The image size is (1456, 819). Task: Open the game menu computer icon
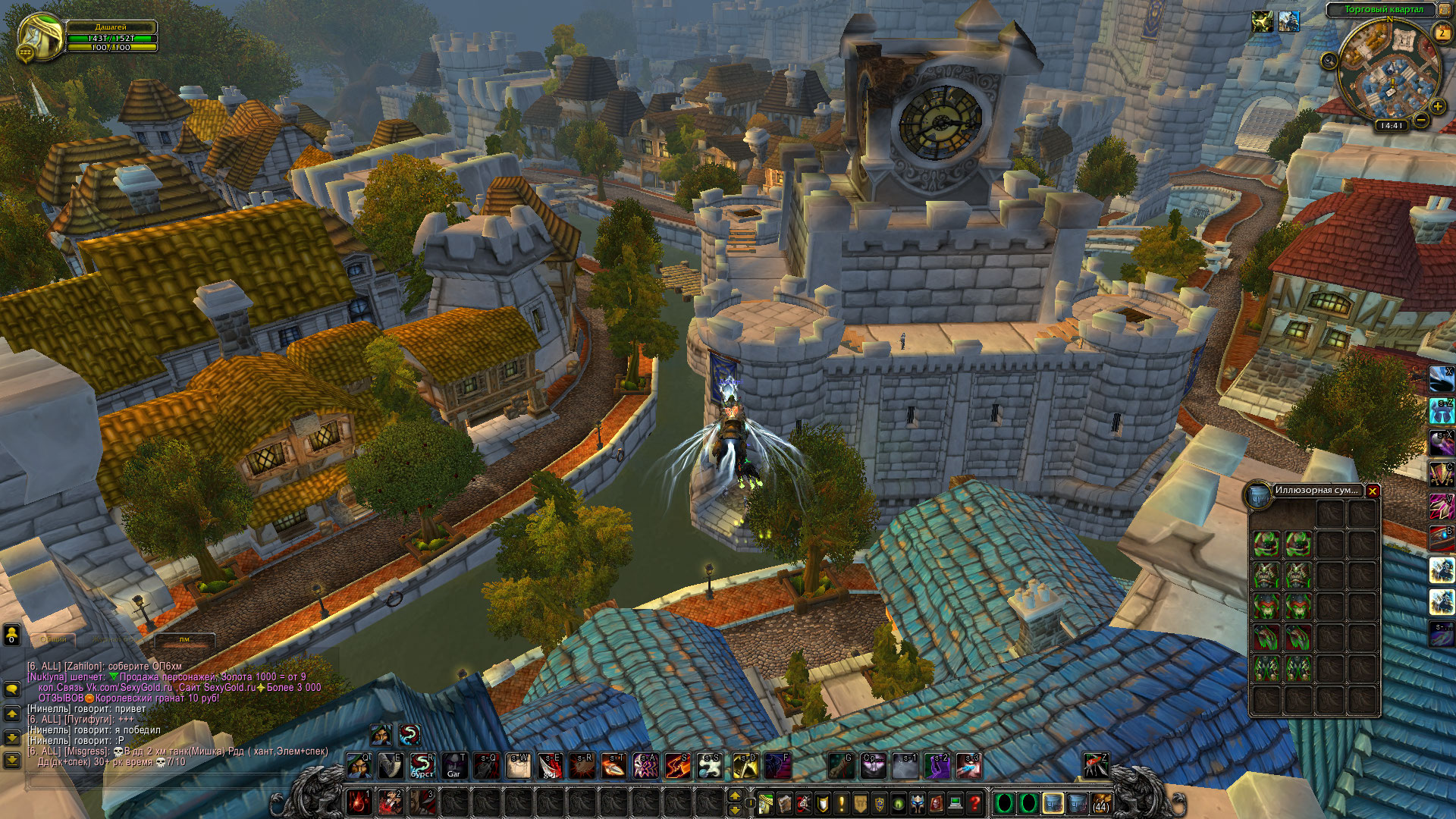click(x=955, y=802)
